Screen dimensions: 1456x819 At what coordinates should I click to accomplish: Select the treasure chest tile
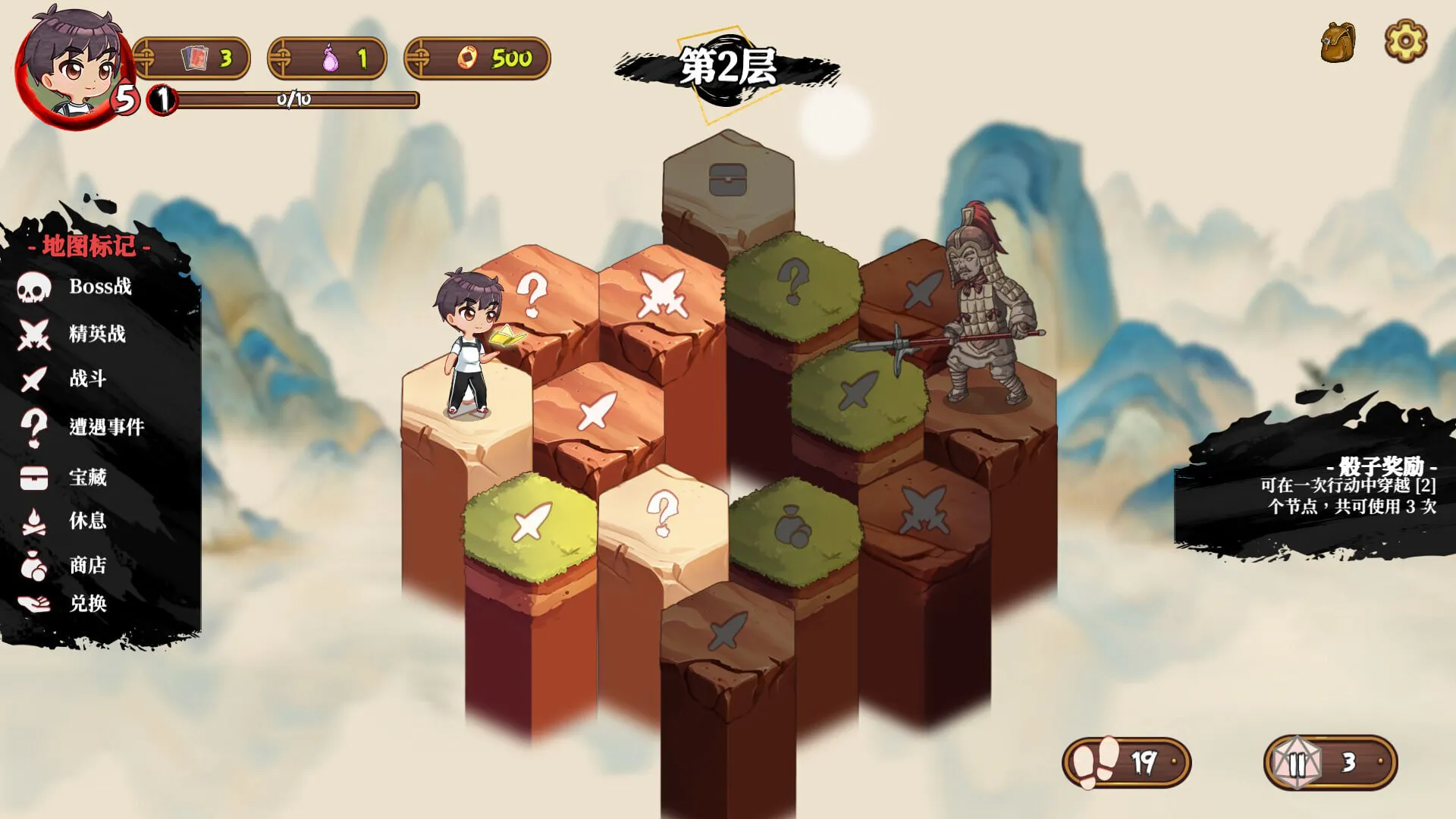click(x=728, y=180)
